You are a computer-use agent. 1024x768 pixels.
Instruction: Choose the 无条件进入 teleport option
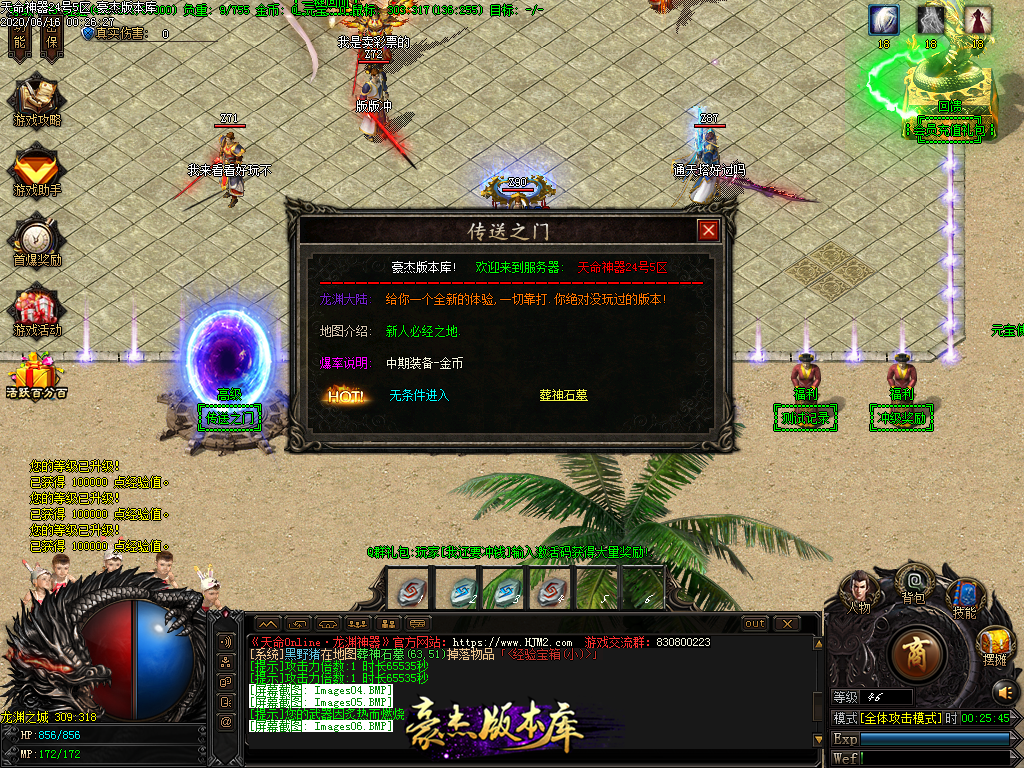pos(419,395)
